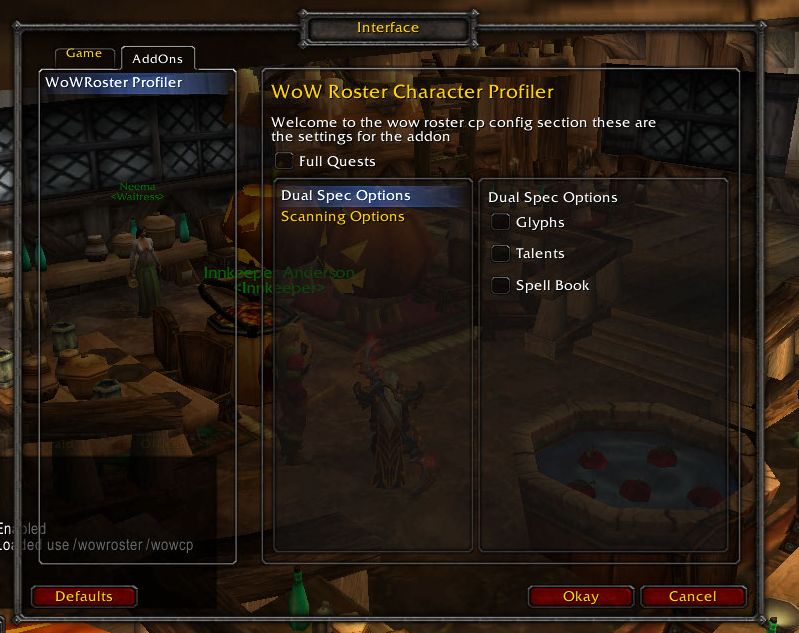
Task: Cancel and close the Interface window
Action: [692, 597]
